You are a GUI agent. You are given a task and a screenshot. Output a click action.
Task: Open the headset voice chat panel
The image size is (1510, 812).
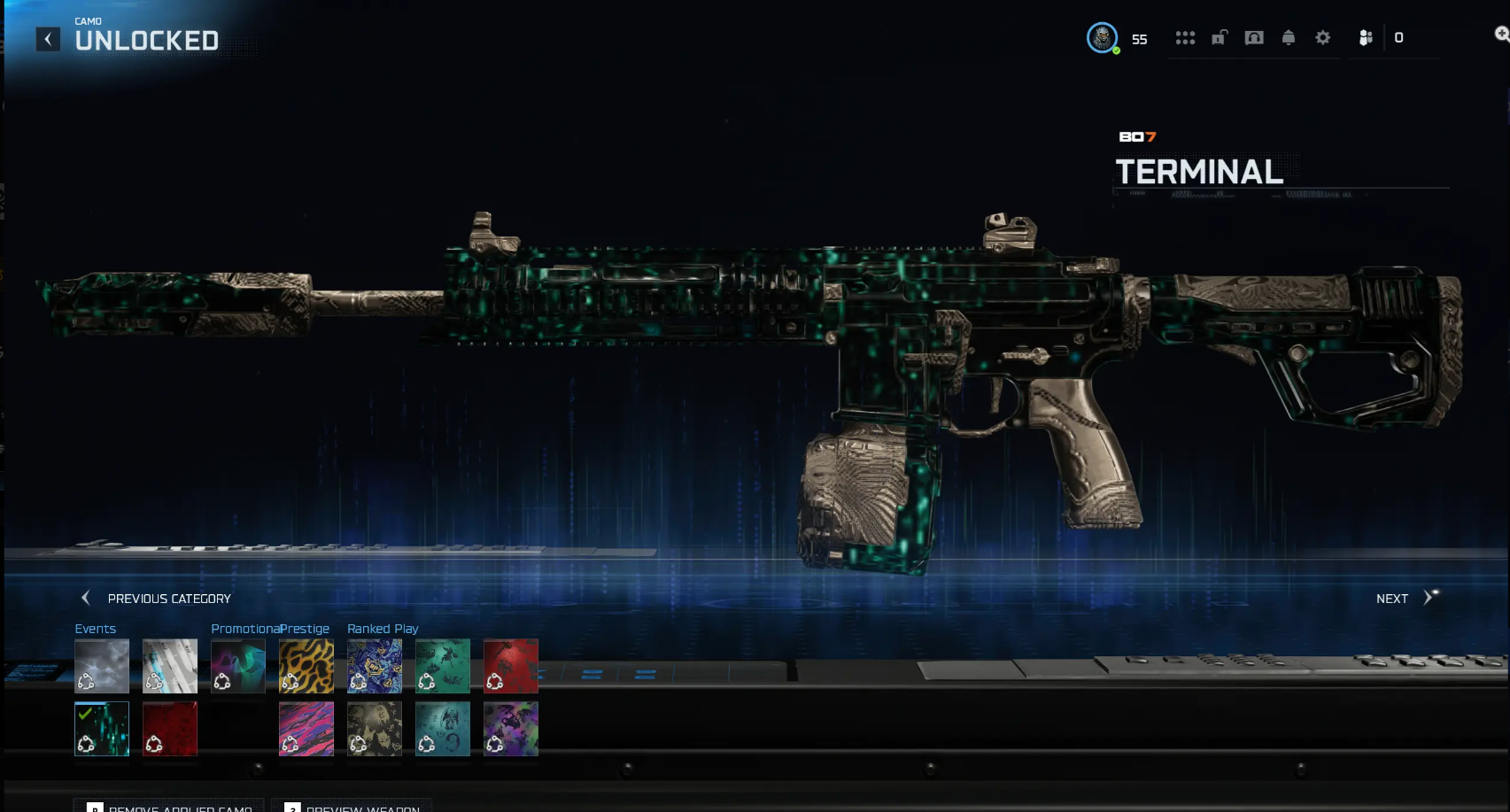tap(1254, 38)
